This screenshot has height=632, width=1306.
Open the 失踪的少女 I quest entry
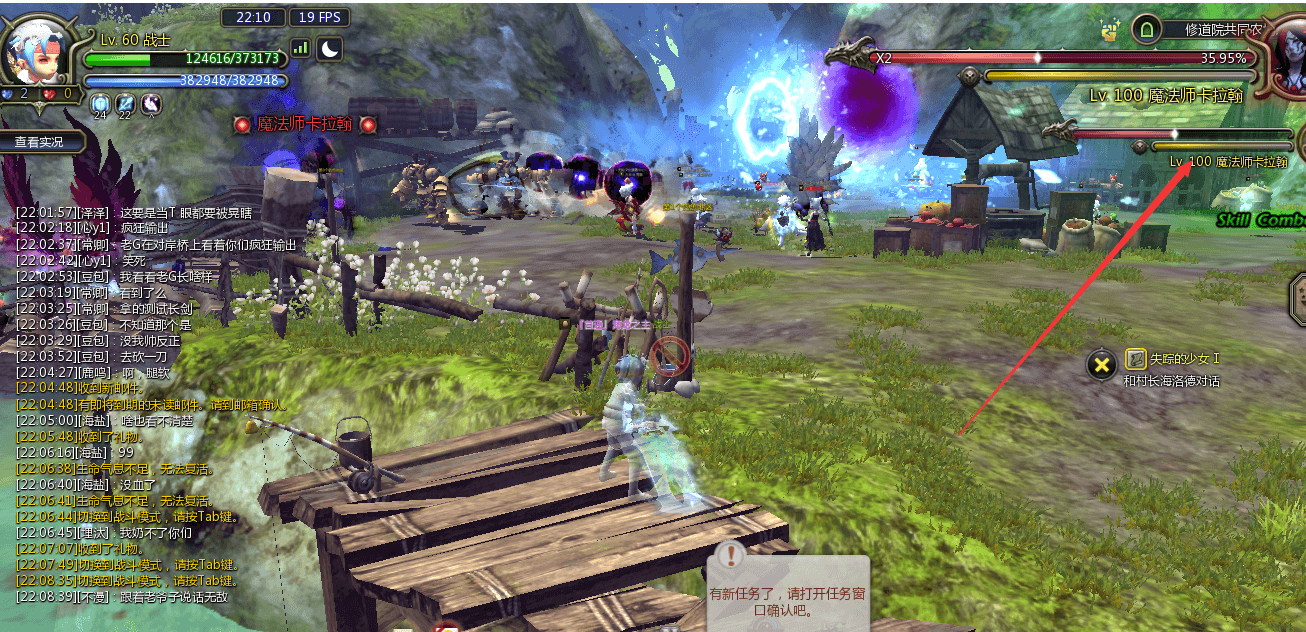click(x=1185, y=359)
